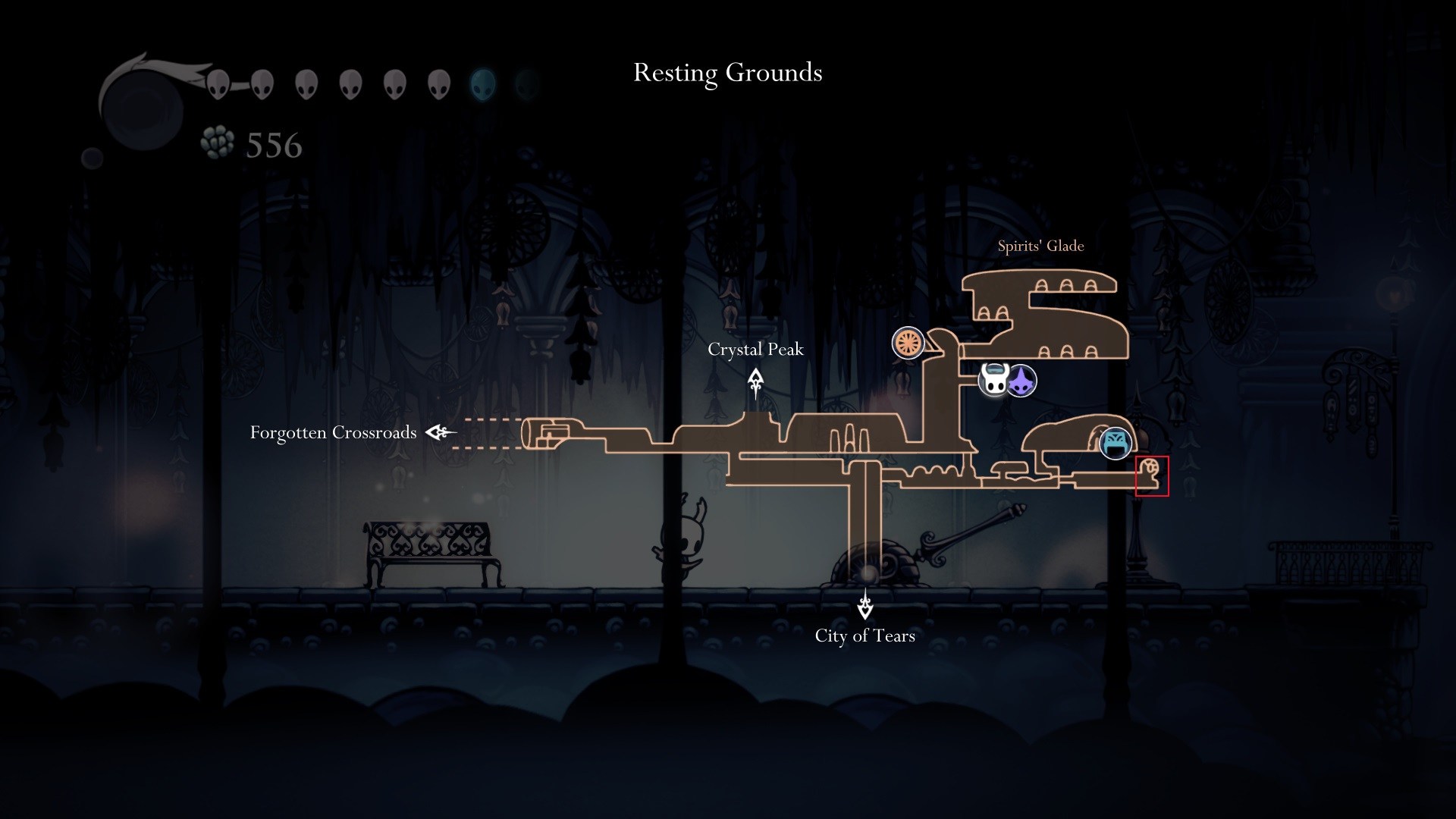
Task: Click the Spirits' Glade area label
Action: click(x=1040, y=246)
